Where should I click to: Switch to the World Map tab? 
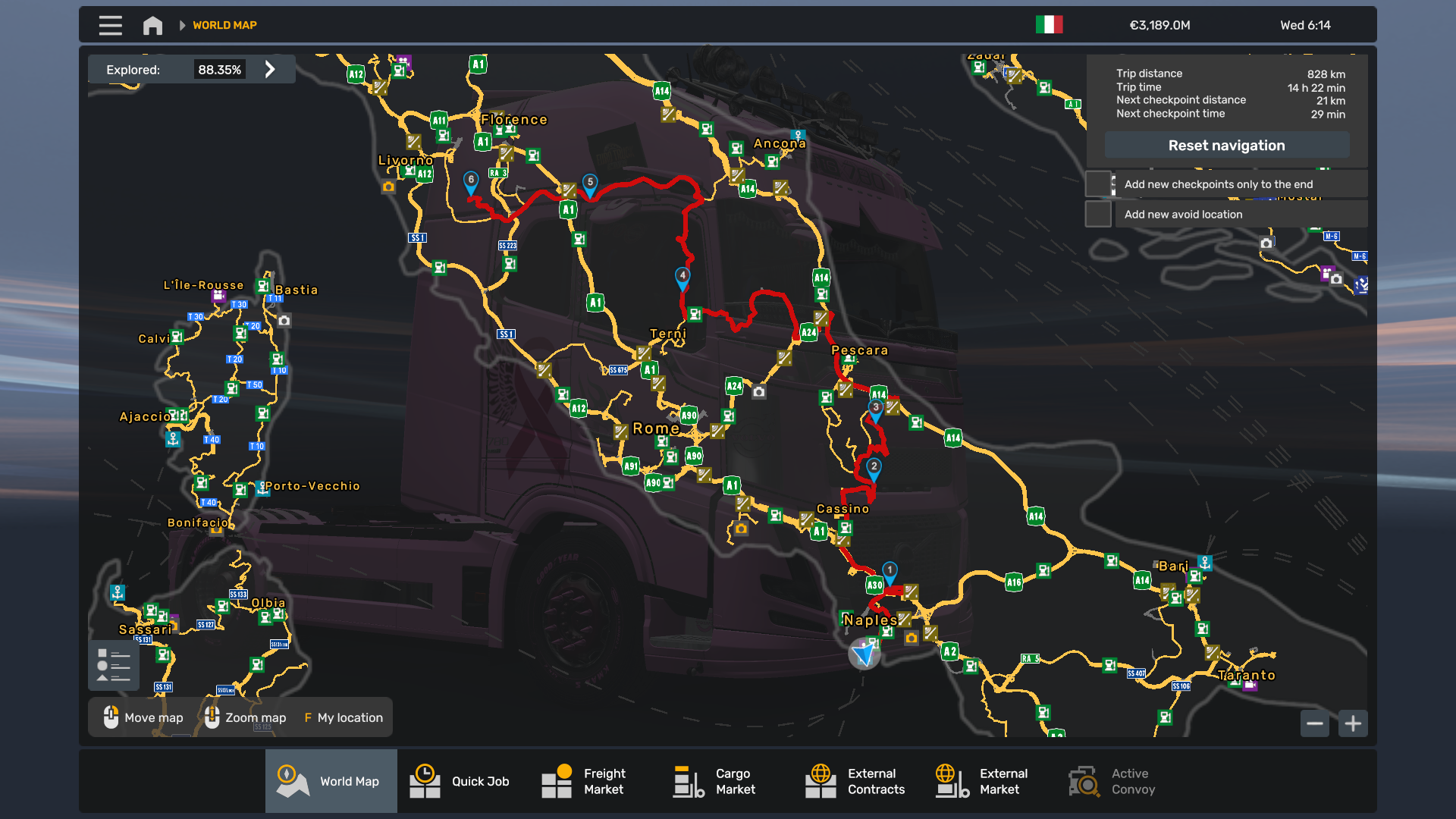coord(331,781)
